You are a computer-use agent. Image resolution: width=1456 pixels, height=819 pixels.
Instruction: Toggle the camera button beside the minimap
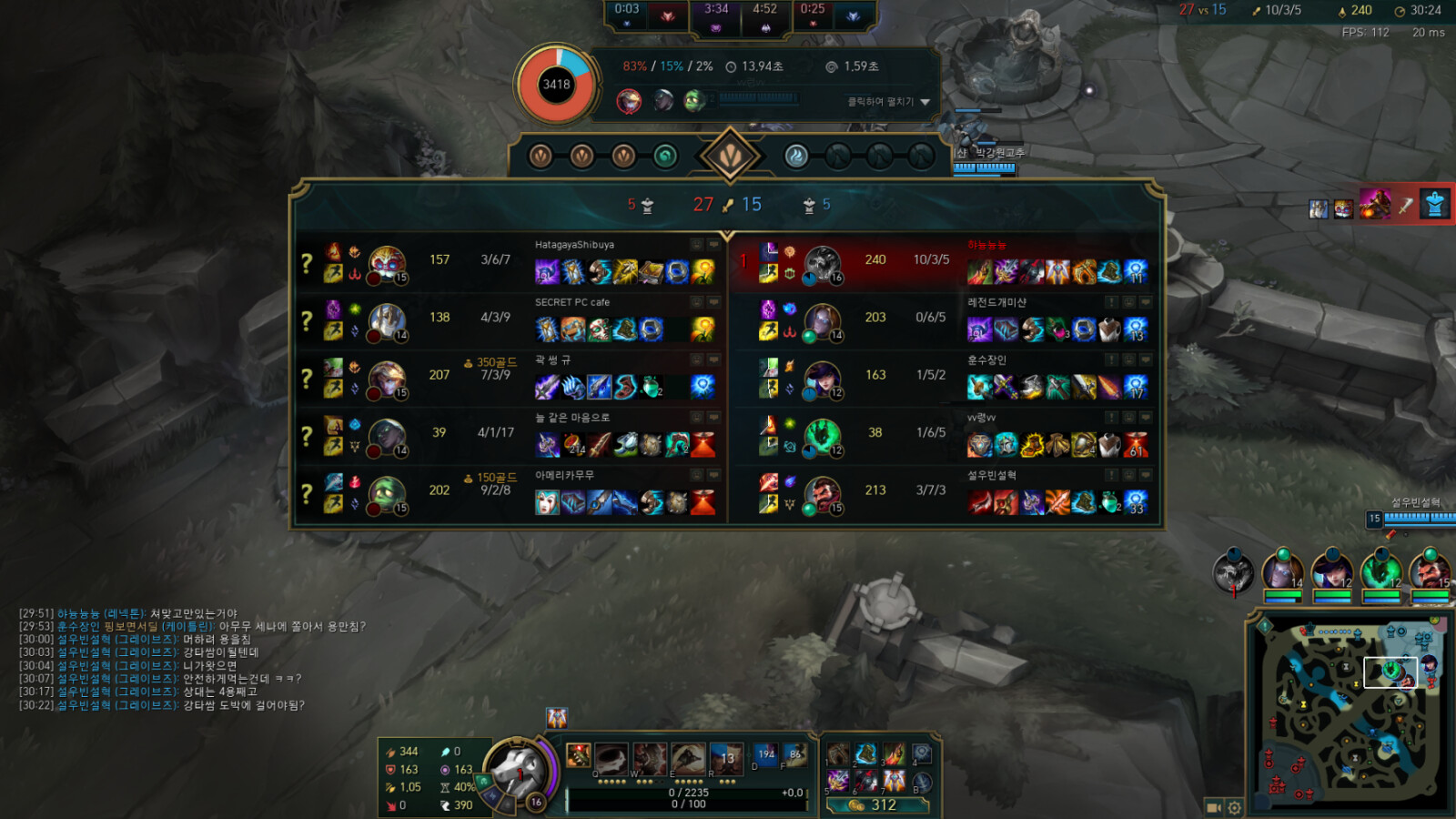[x=1213, y=807]
